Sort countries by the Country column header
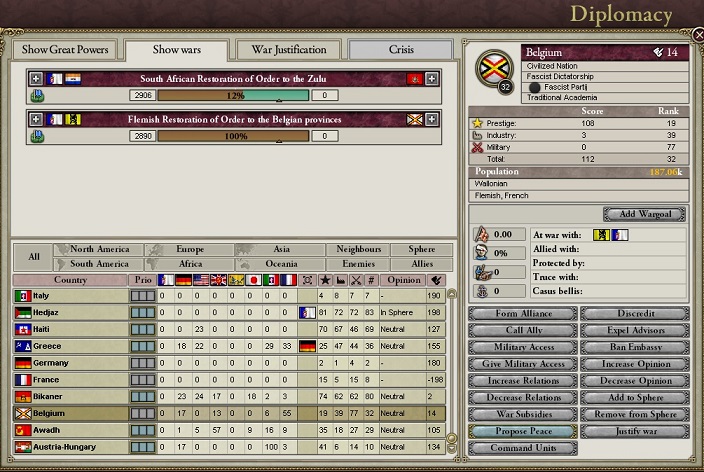 click(70, 280)
